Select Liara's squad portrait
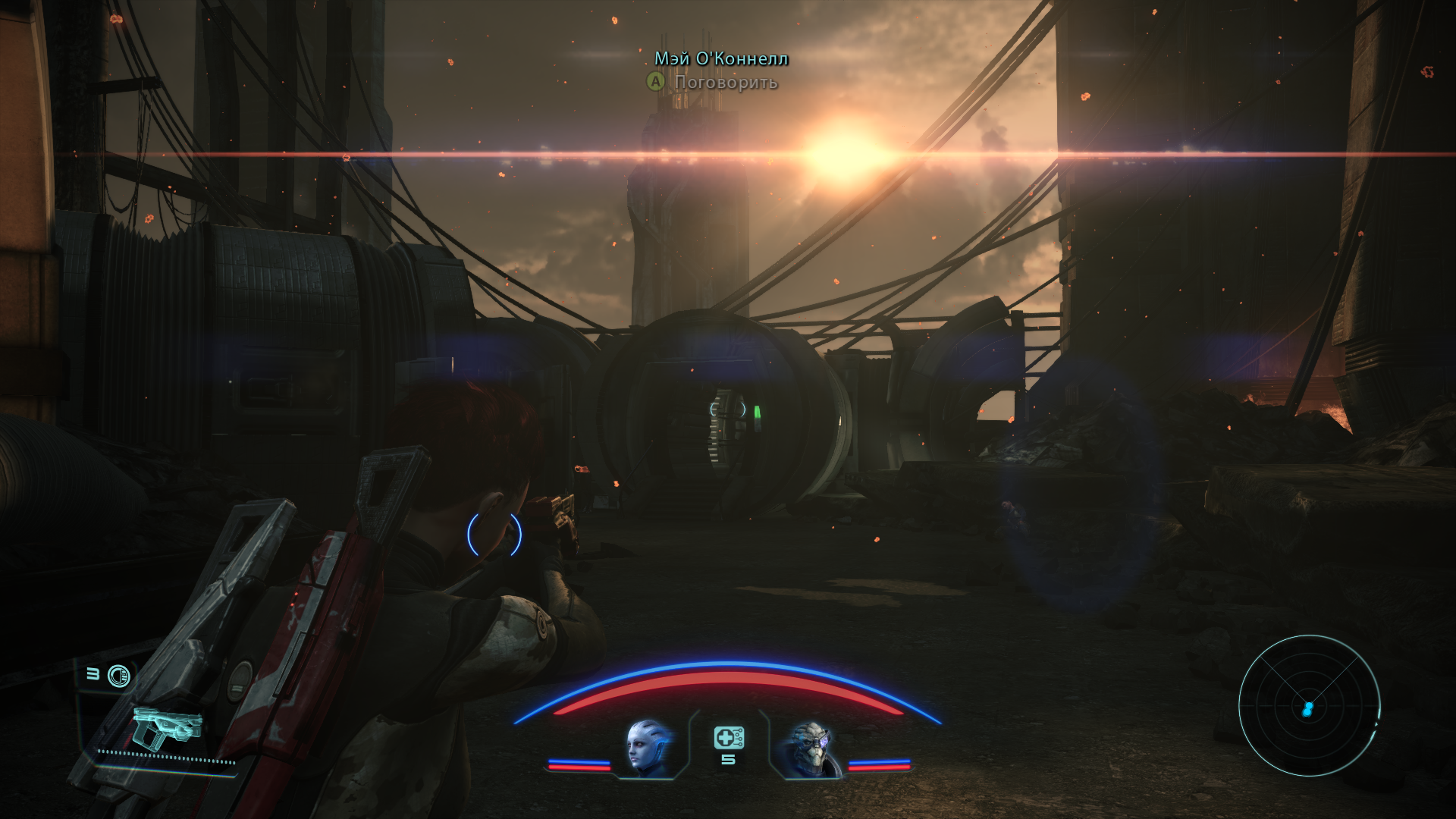This screenshot has width=1456, height=819. click(650, 748)
